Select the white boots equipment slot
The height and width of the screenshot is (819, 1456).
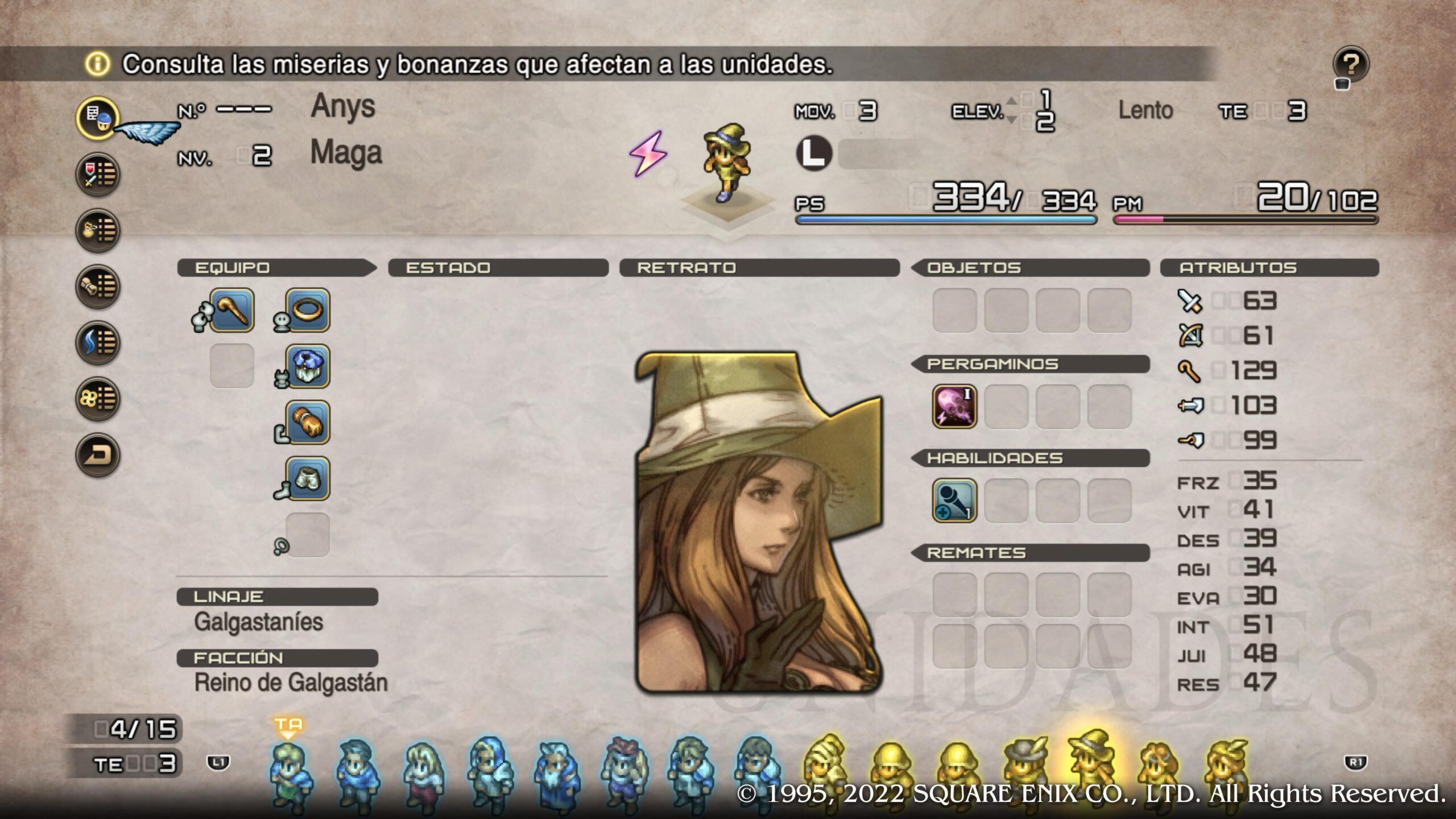pos(308,478)
